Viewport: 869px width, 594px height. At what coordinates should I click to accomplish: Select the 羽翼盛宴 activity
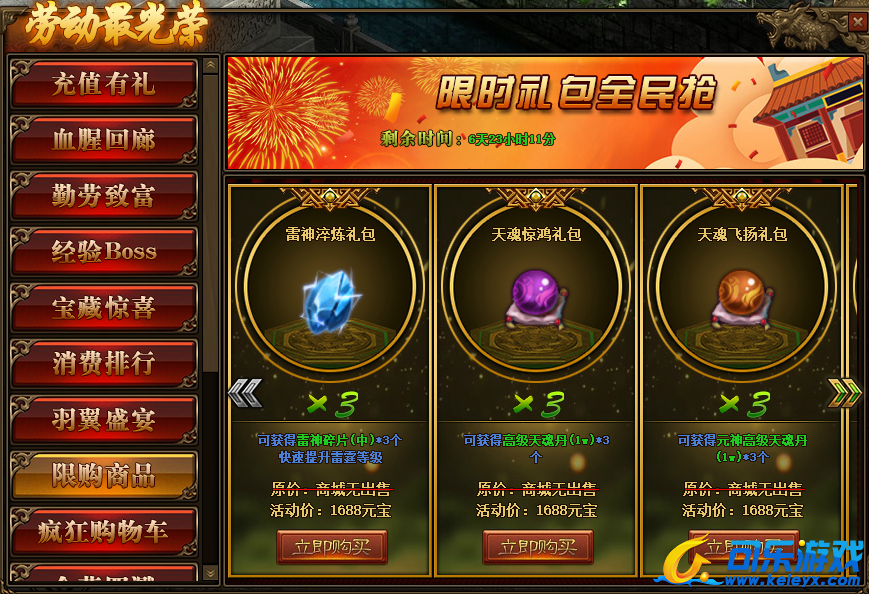point(104,419)
